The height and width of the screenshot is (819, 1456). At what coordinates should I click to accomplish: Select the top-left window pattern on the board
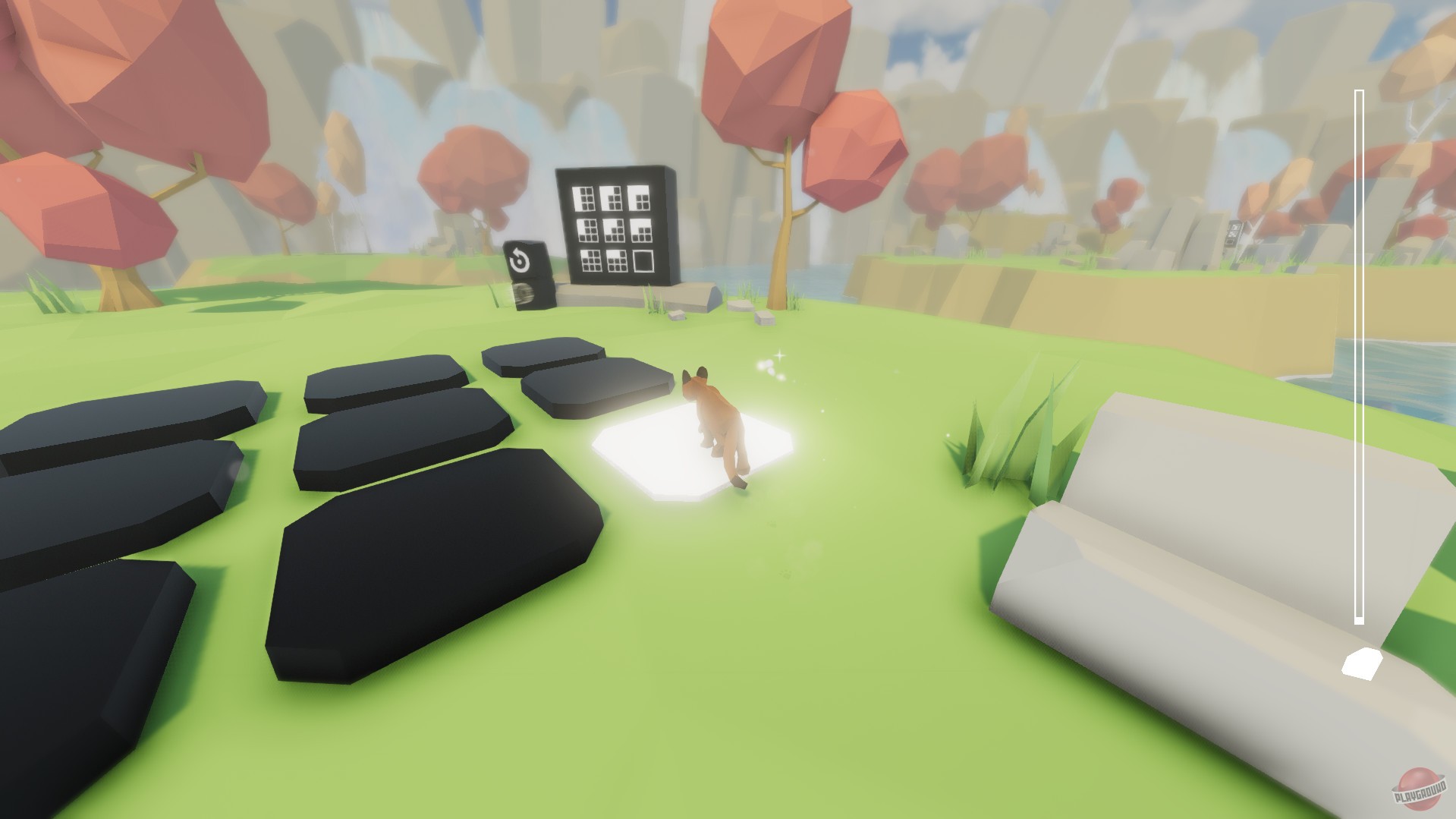coord(583,198)
